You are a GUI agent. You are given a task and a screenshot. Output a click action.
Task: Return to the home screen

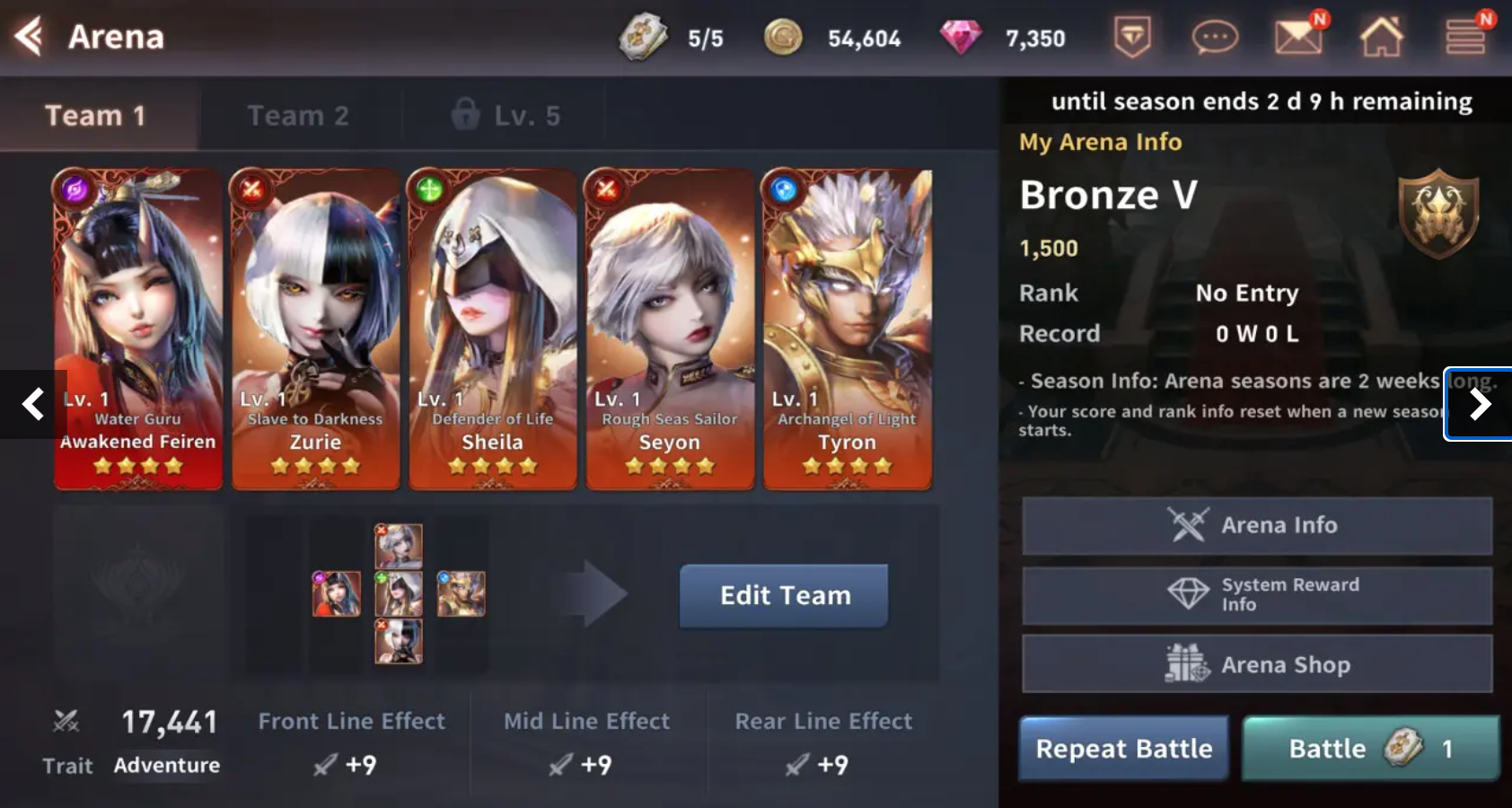tap(1381, 38)
